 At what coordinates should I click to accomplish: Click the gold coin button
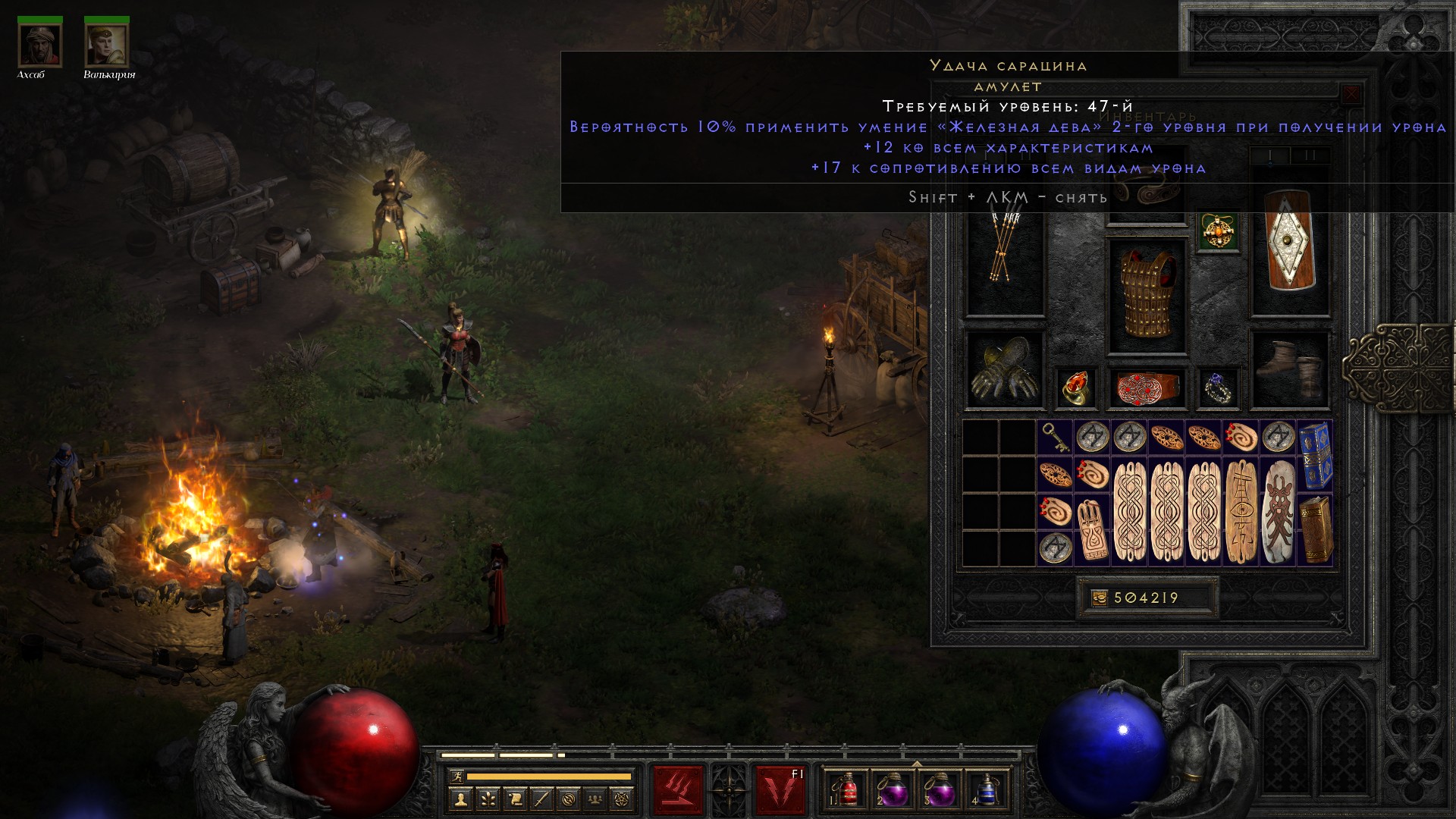(x=1099, y=598)
